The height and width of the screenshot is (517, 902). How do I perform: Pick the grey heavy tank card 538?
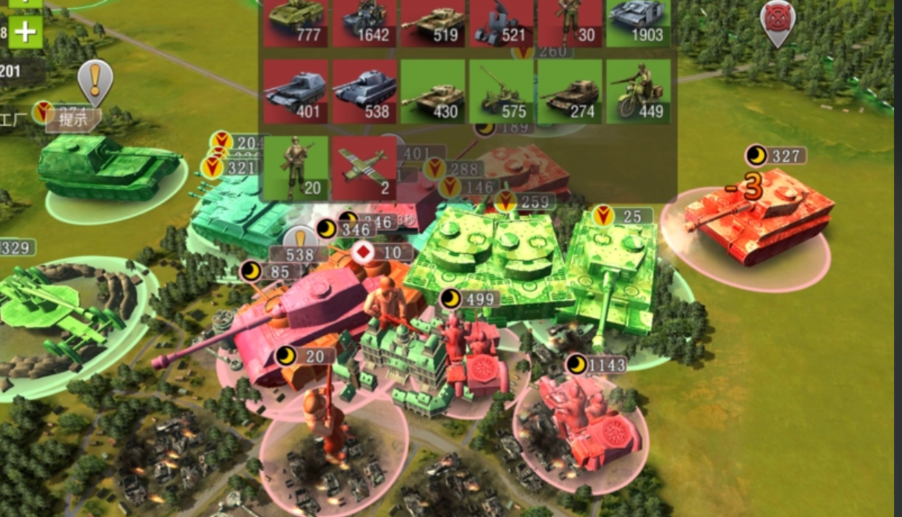click(365, 92)
